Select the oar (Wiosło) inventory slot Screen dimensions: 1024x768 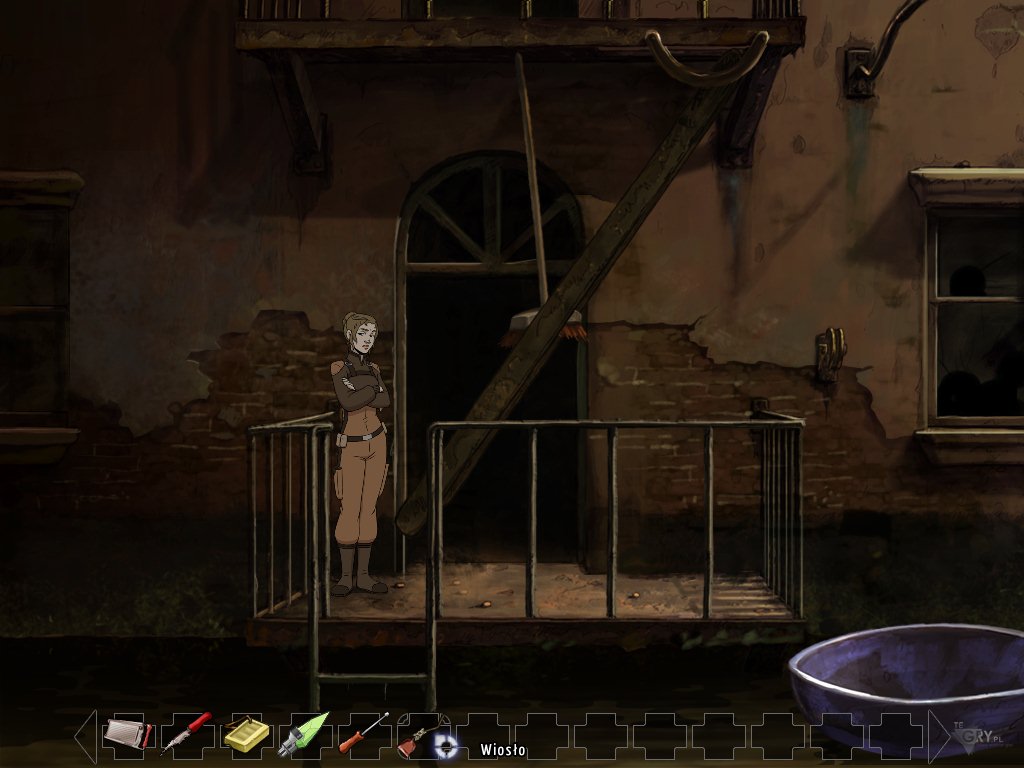420,737
